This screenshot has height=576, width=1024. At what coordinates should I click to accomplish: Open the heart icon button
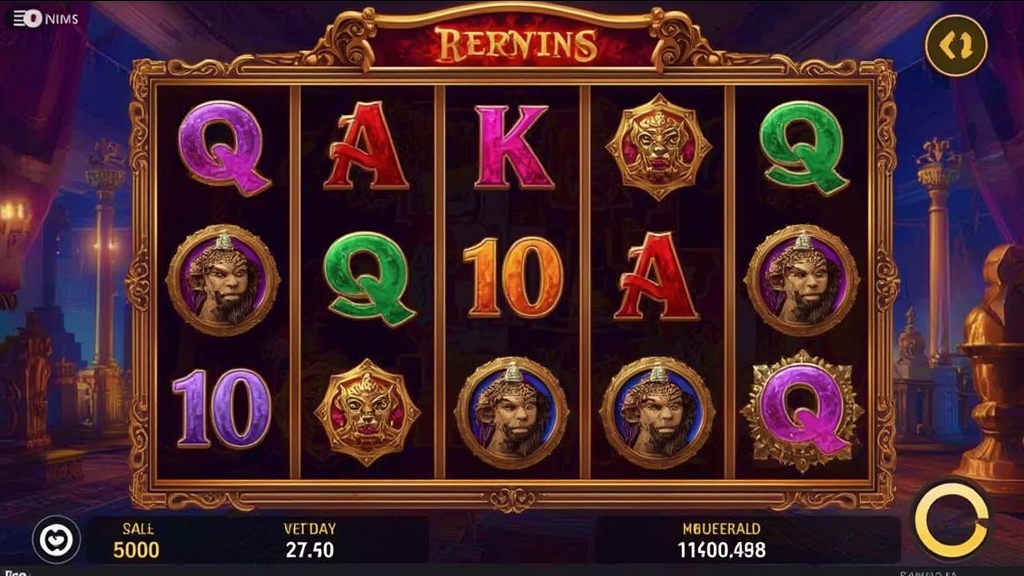(56, 539)
